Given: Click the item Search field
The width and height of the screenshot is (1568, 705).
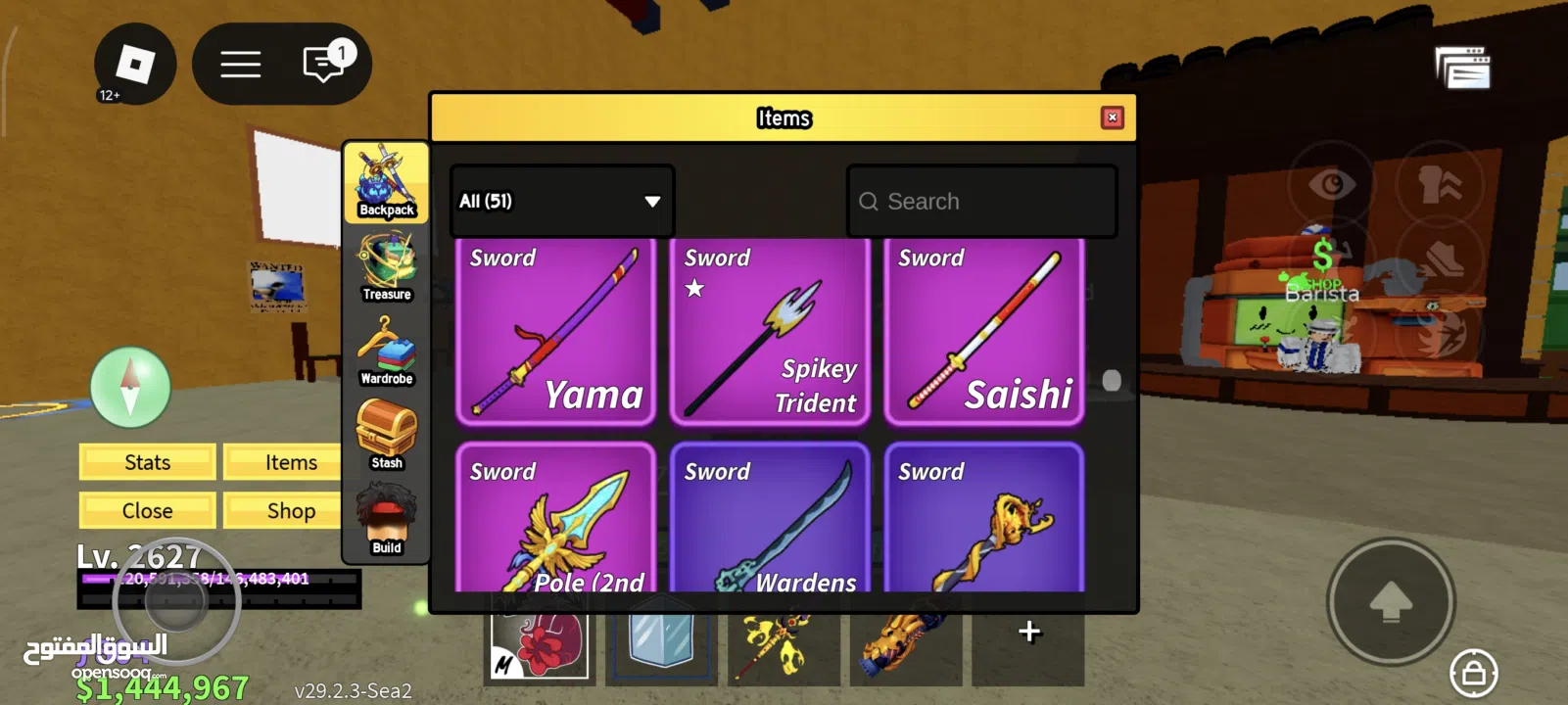Looking at the screenshot, I should (981, 201).
